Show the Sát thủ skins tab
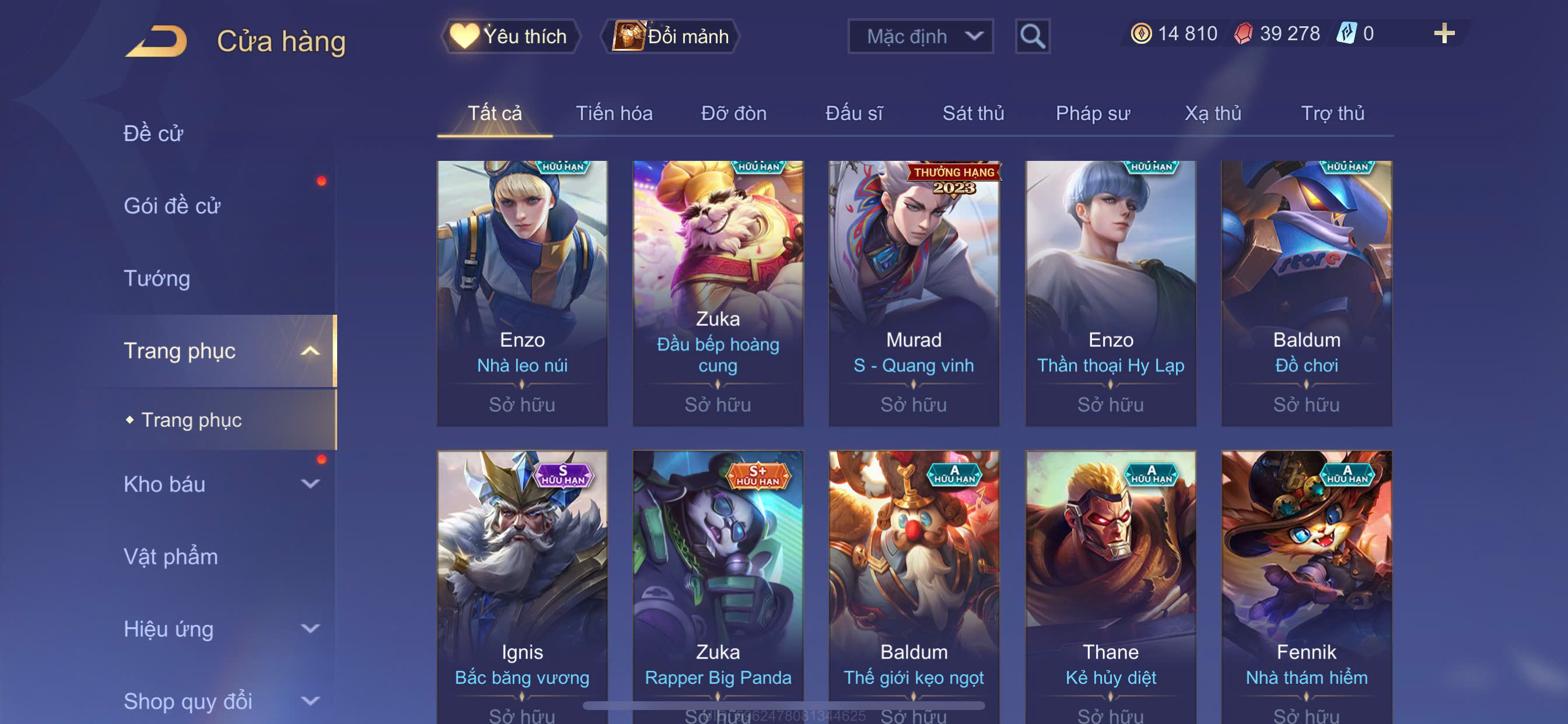This screenshot has height=724, width=1568. coord(972,113)
